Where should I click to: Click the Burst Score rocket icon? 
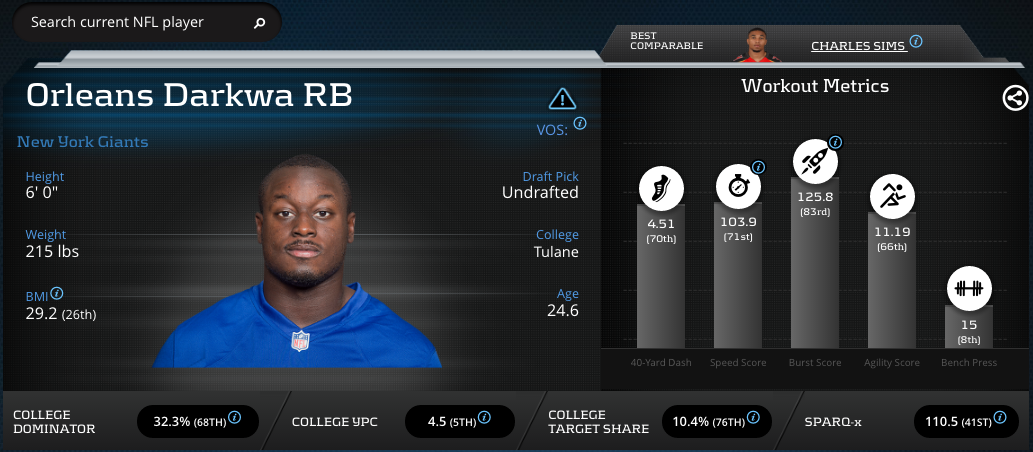click(x=813, y=160)
